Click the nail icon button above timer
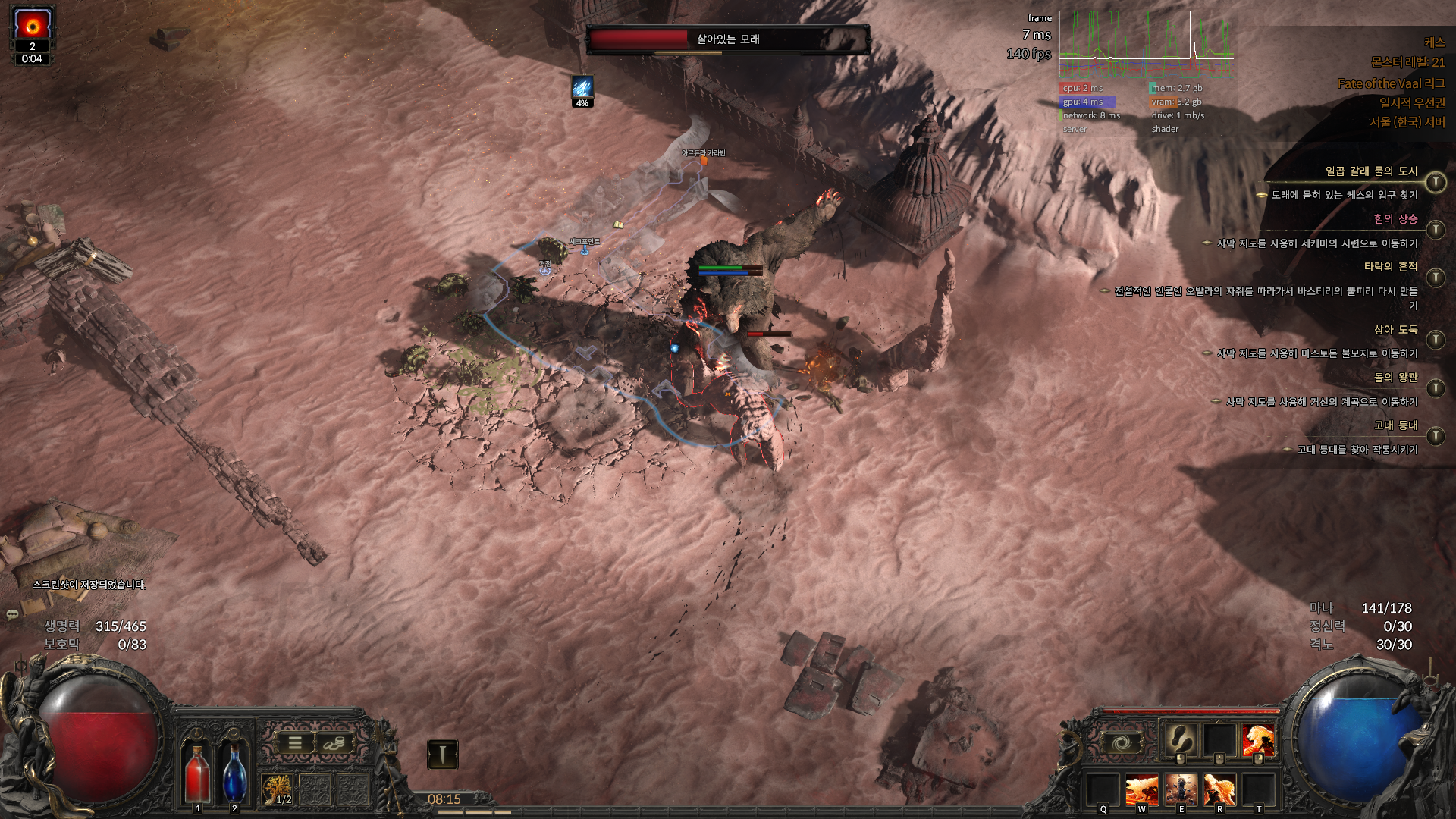 (442, 754)
